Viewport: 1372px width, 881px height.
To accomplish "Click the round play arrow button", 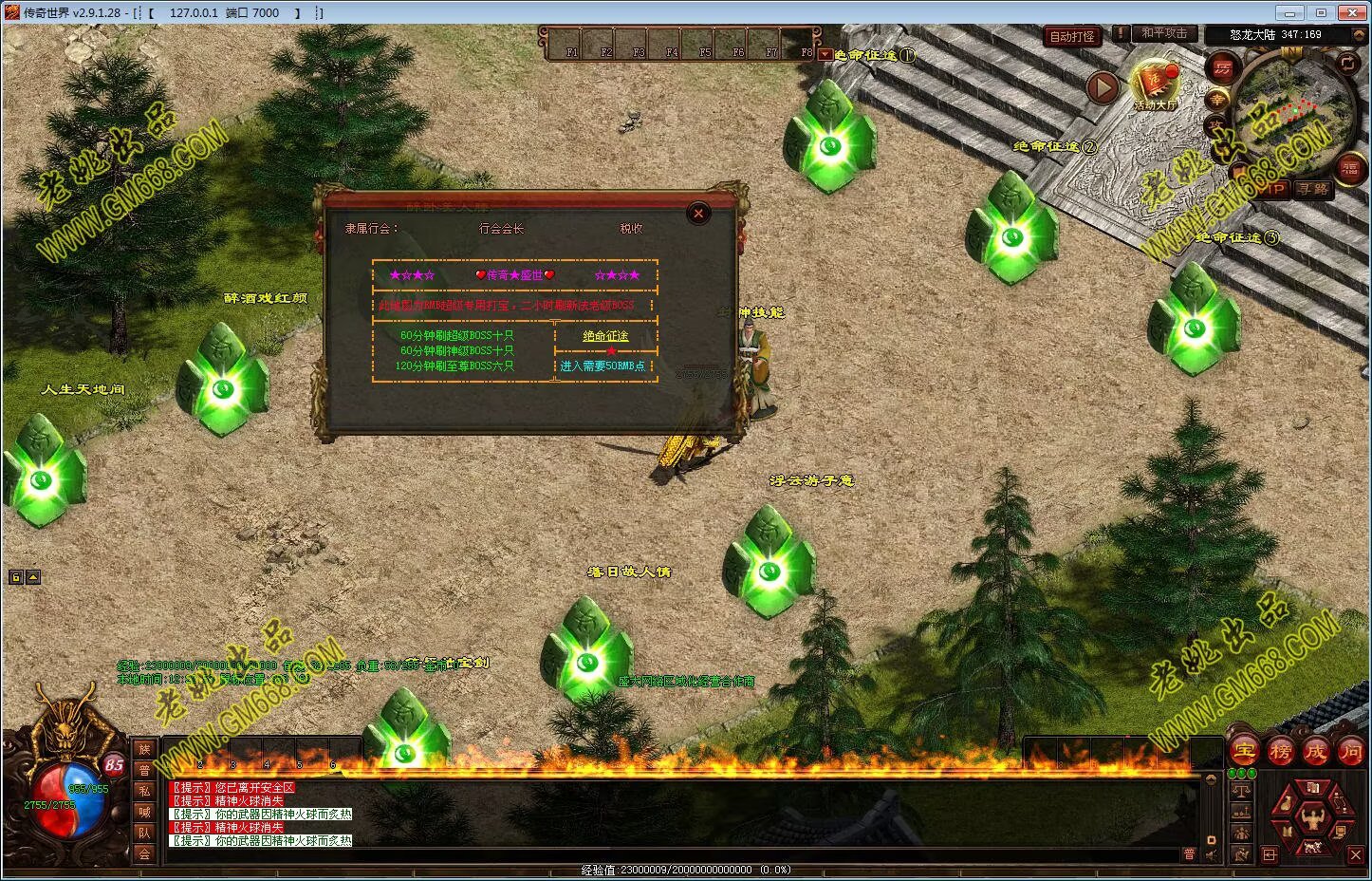I will [x=1103, y=88].
